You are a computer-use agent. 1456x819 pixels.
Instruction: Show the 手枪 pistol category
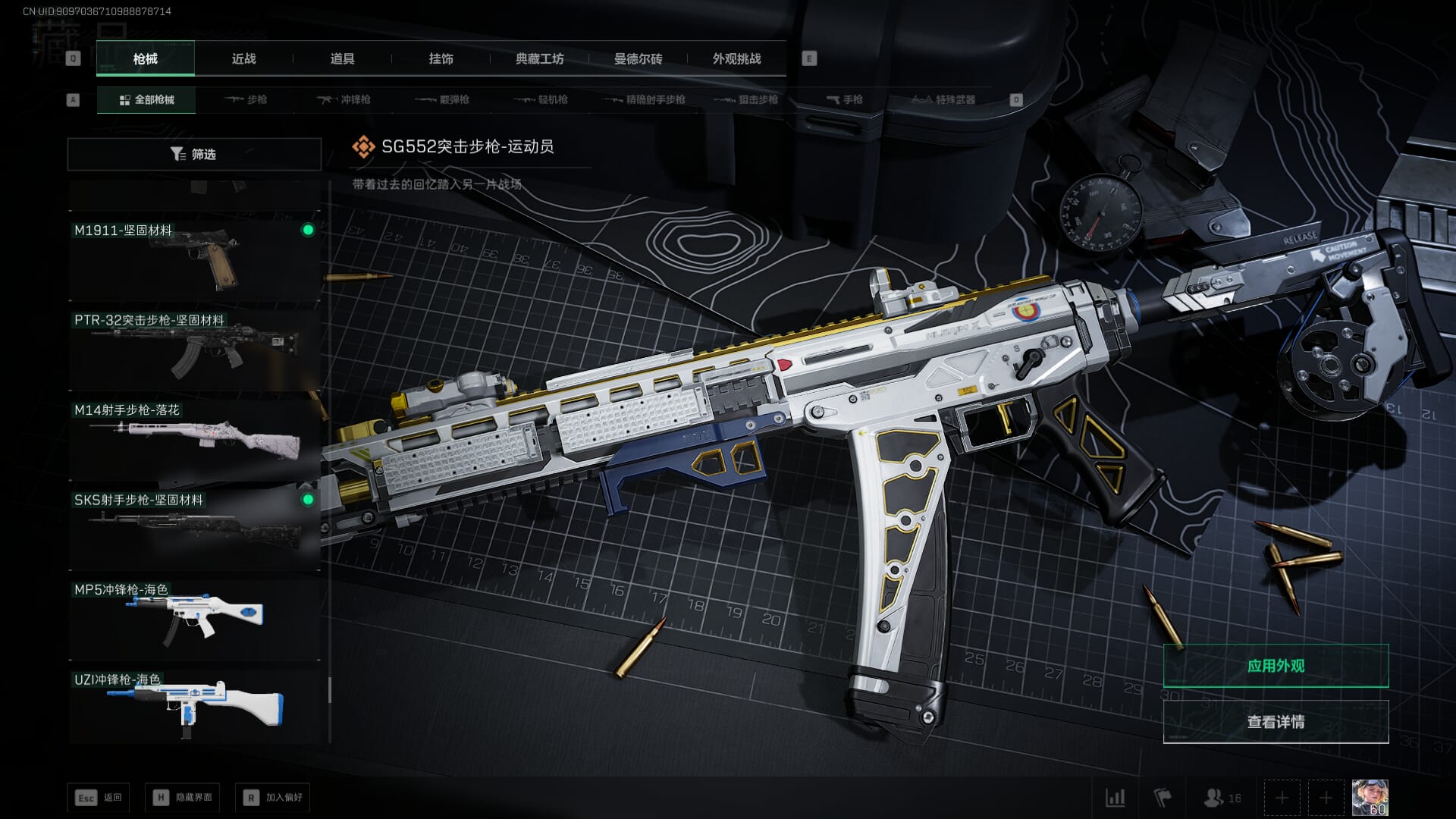[845, 99]
